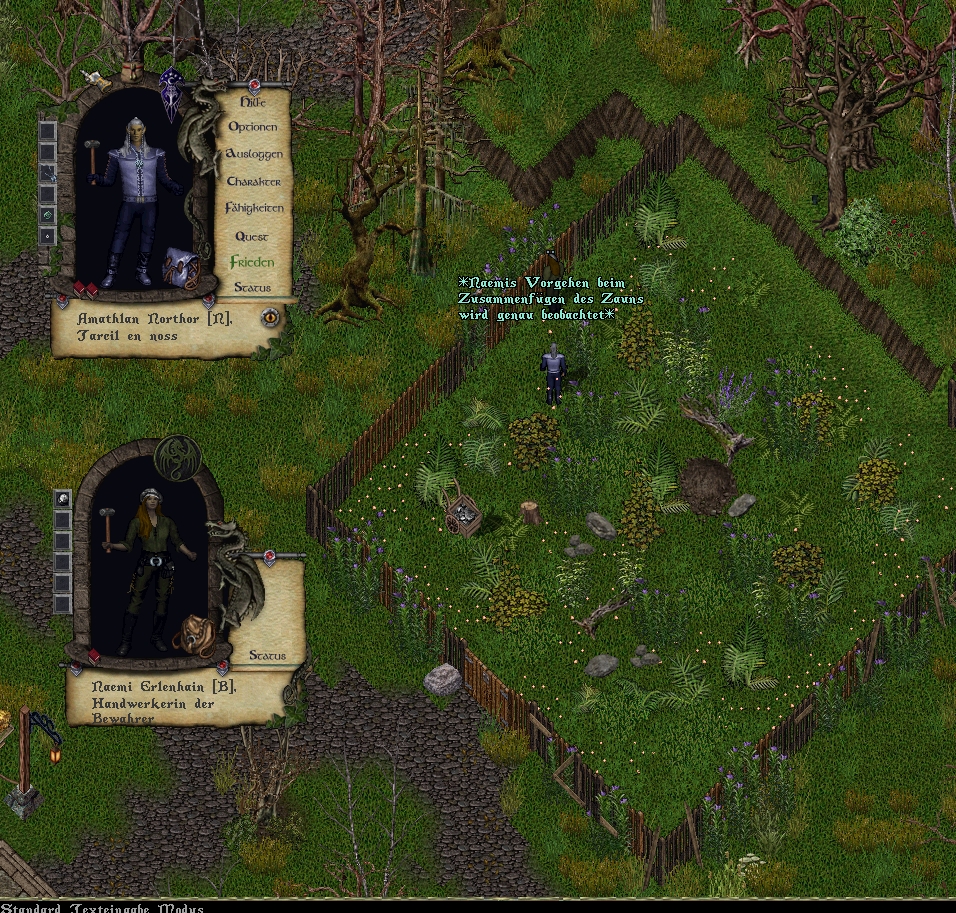This screenshot has width=956, height=913.
Task: Open the Optionen menu
Action: coord(253,127)
